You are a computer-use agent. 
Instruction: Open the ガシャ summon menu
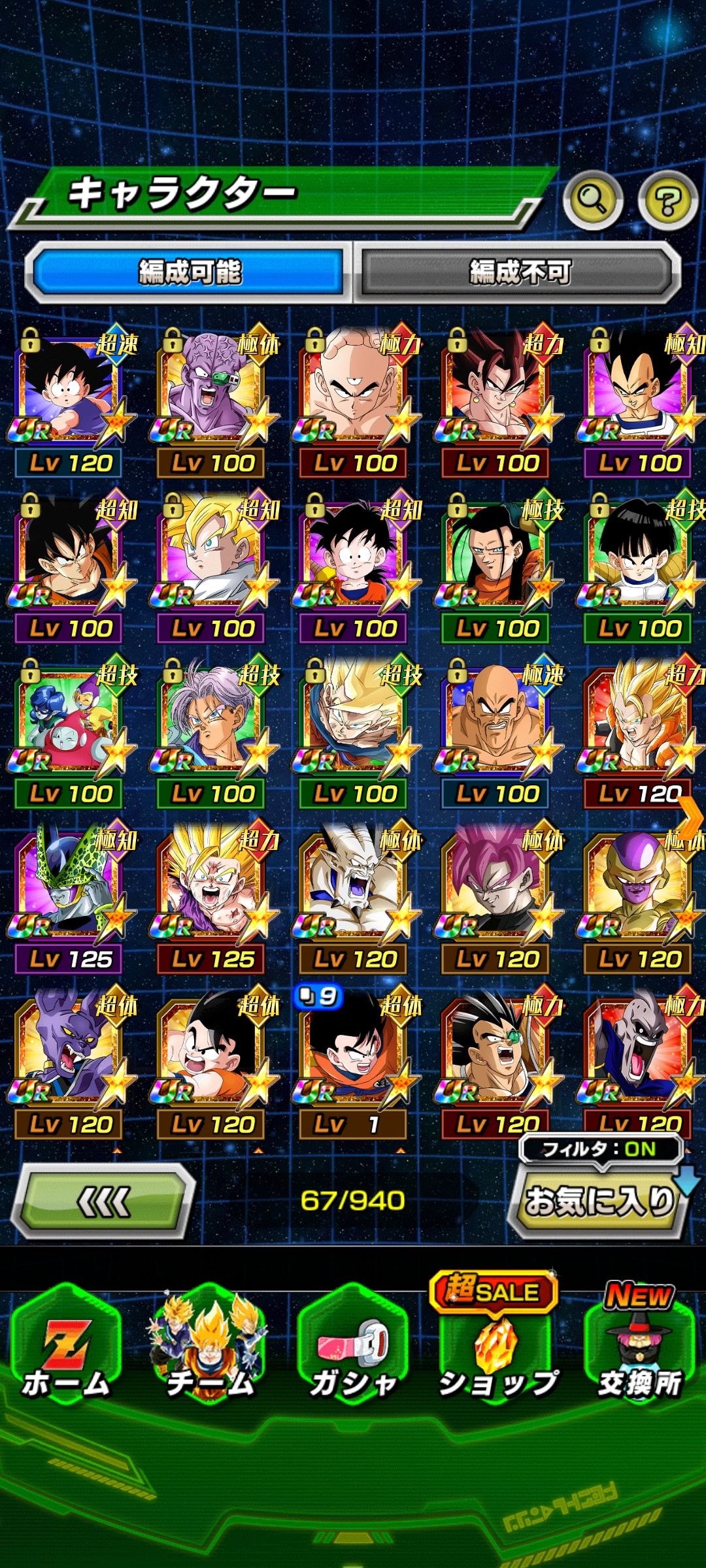353,1356
